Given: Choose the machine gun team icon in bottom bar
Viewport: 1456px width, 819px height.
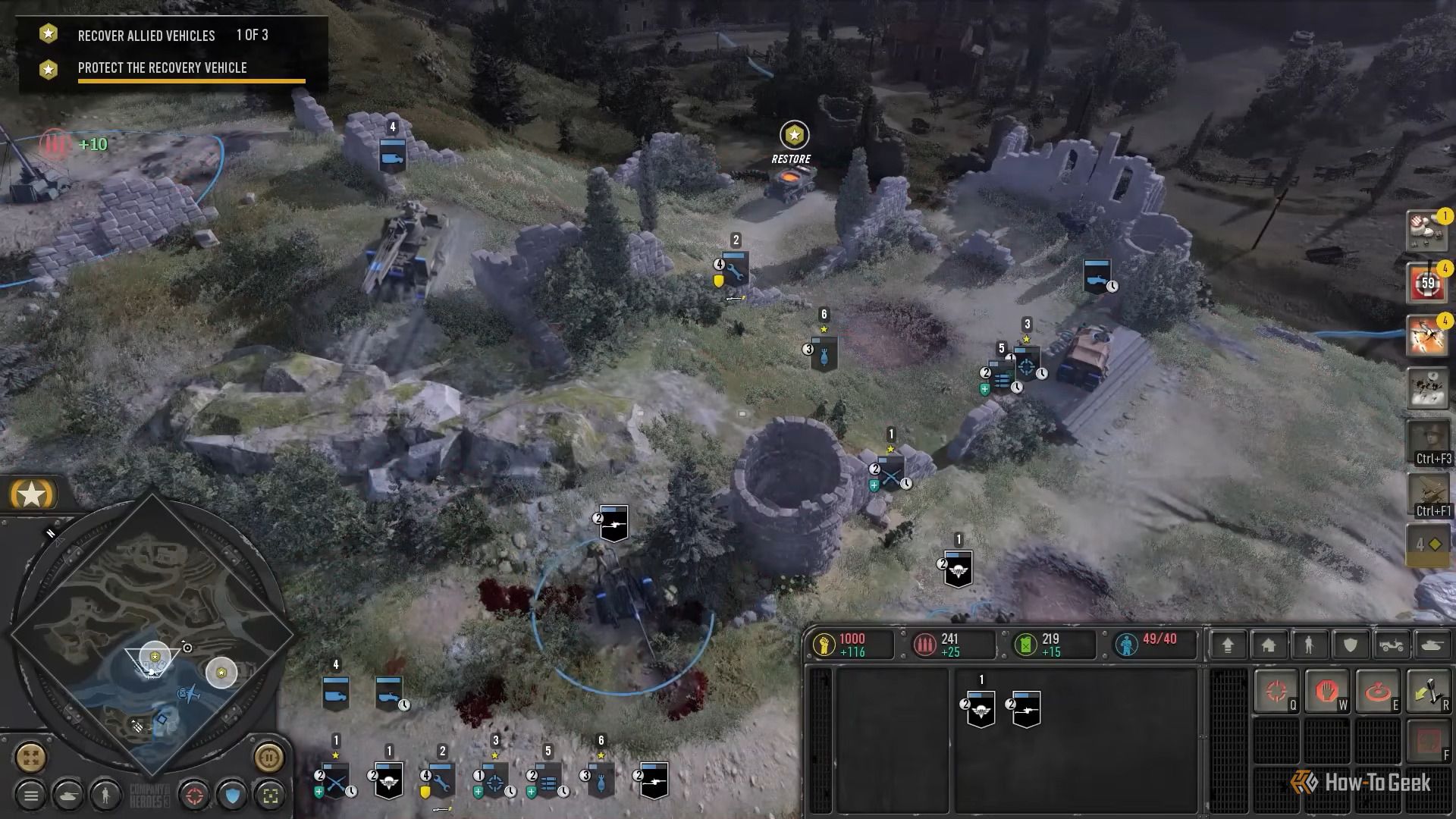Looking at the screenshot, I should click(x=654, y=780).
